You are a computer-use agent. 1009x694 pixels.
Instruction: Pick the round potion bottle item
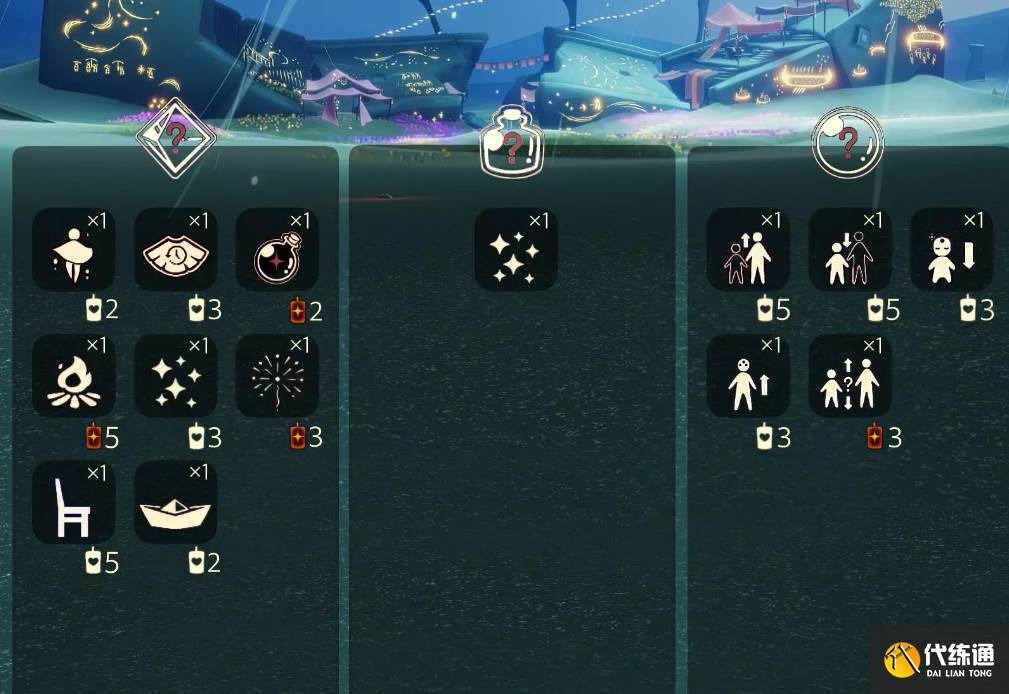[x=277, y=250]
